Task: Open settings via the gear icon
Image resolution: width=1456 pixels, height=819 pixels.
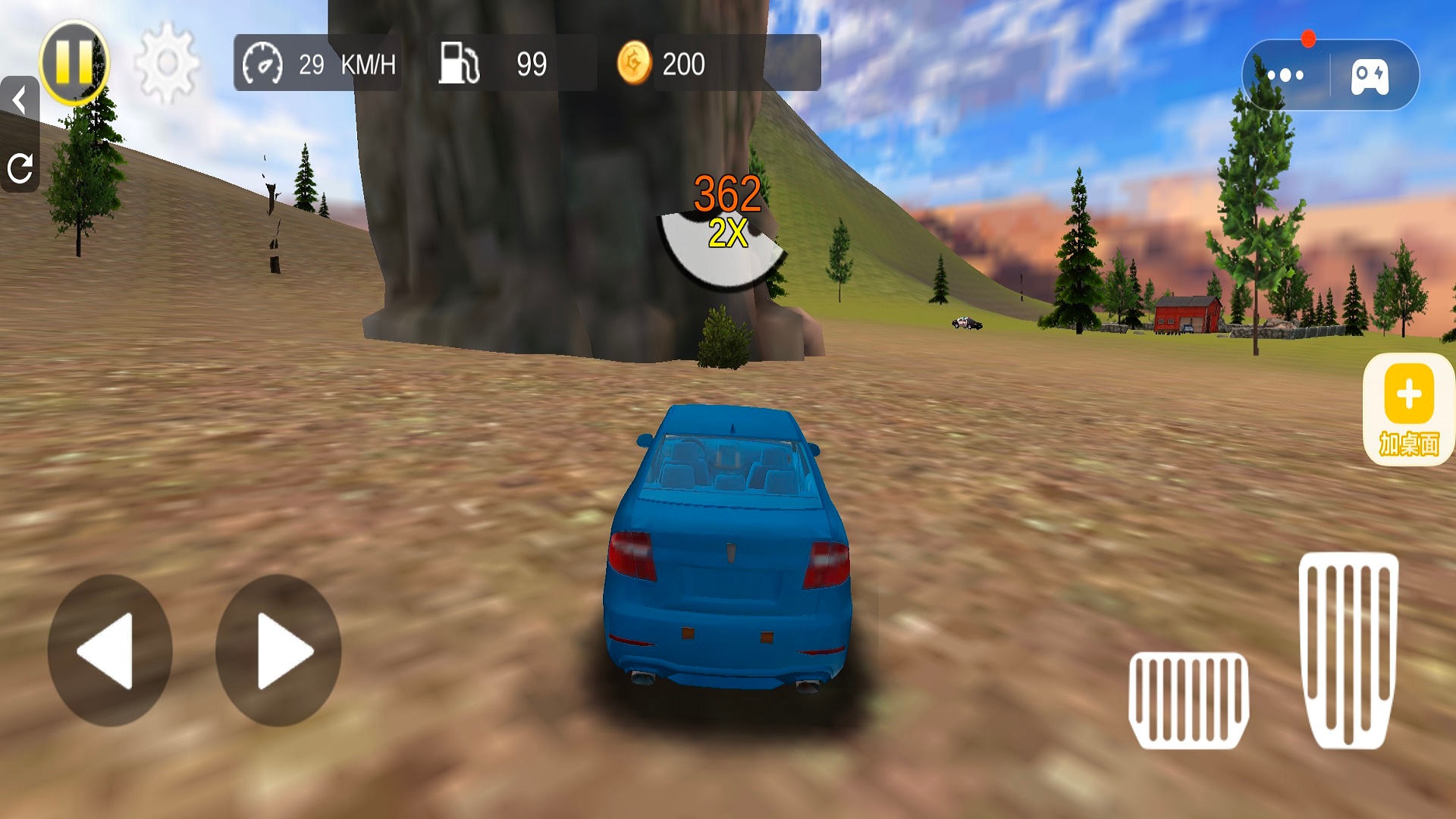Action: coord(167,63)
